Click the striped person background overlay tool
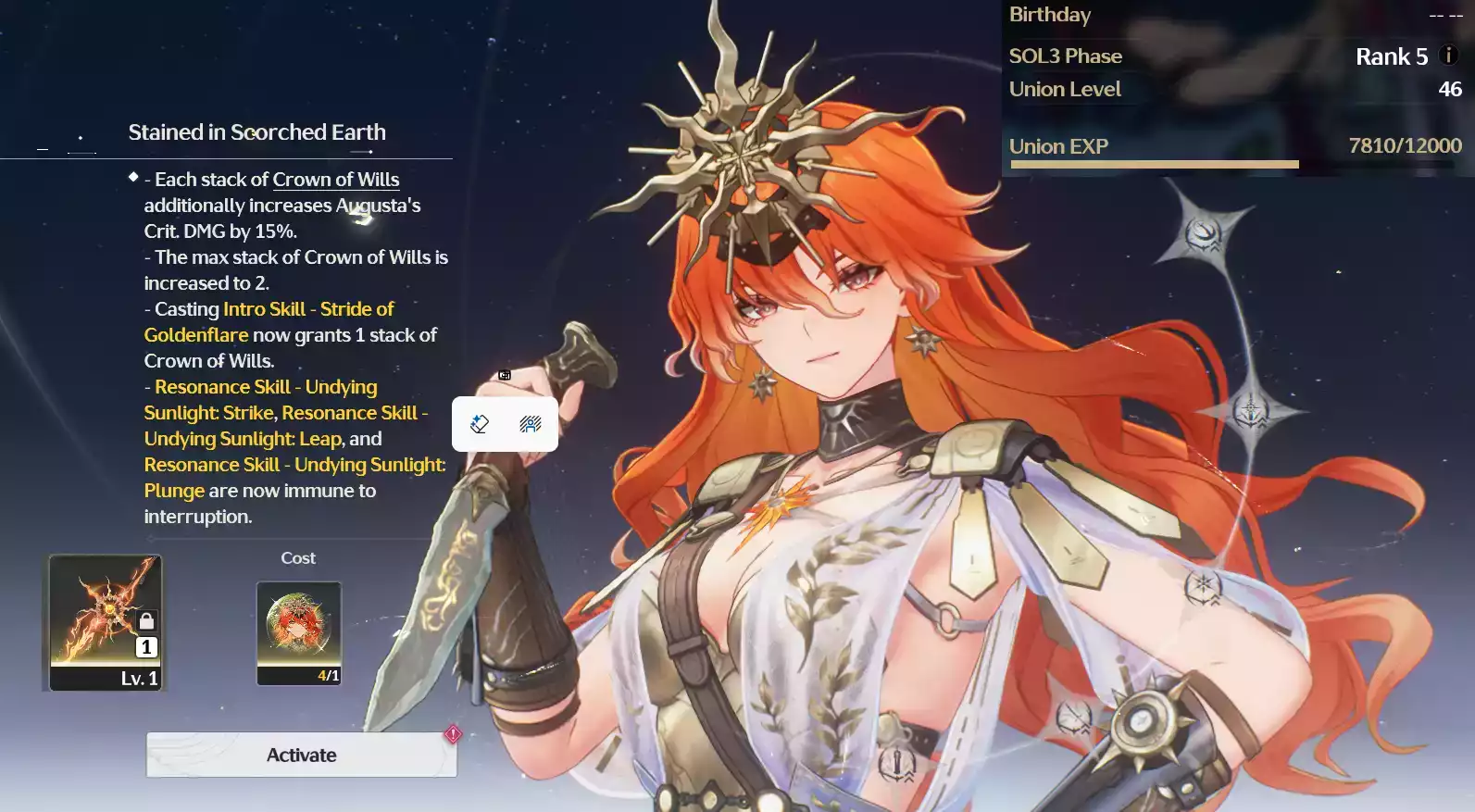Screen dimensions: 1475x812 pos(531,424)
